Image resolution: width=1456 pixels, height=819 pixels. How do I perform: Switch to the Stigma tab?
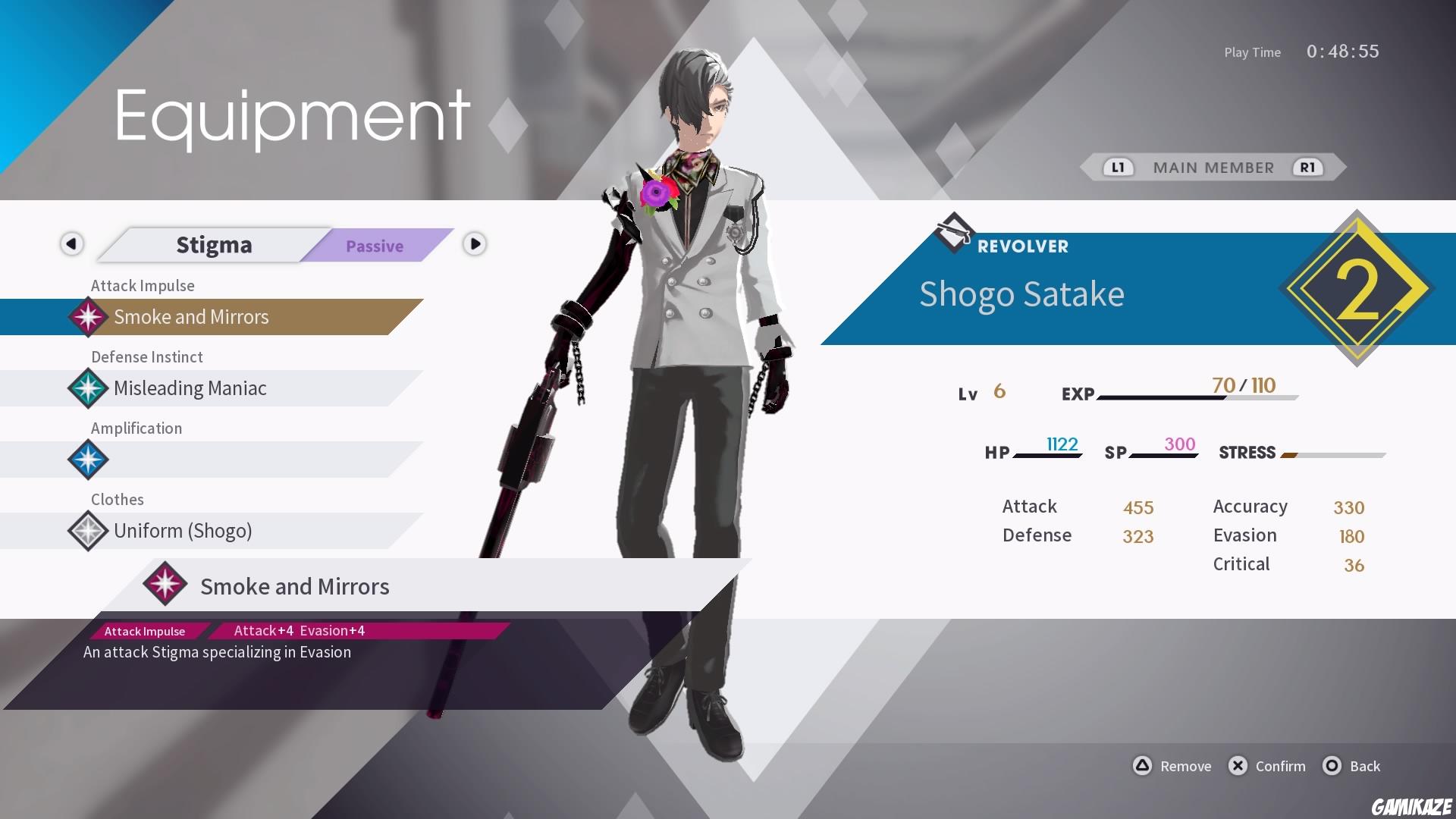click(x=214, y=244)
